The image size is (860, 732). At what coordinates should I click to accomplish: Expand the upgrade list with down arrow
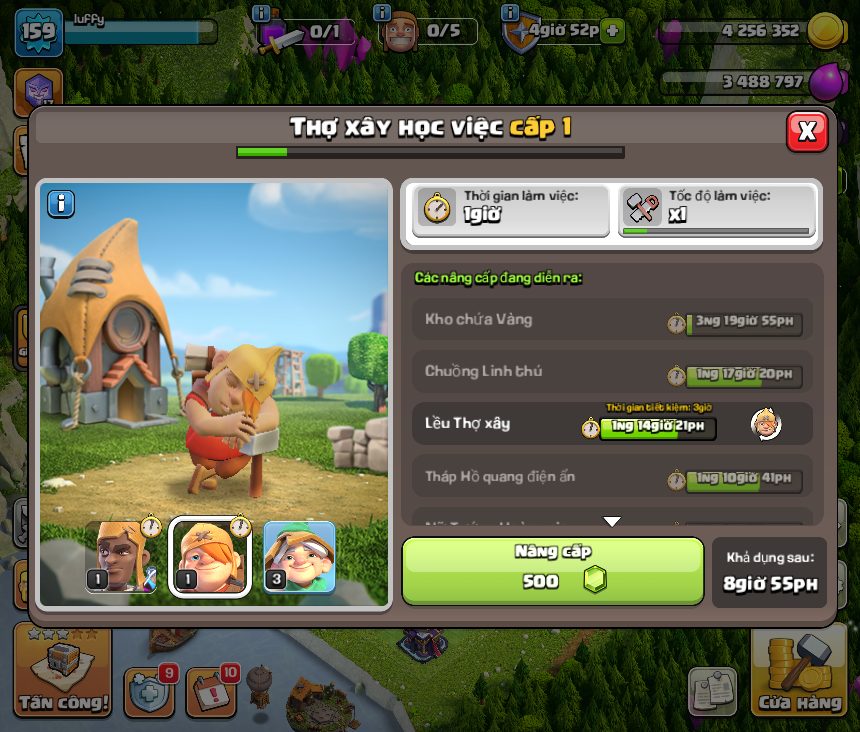pyautogui.click(x=612, y=521)
